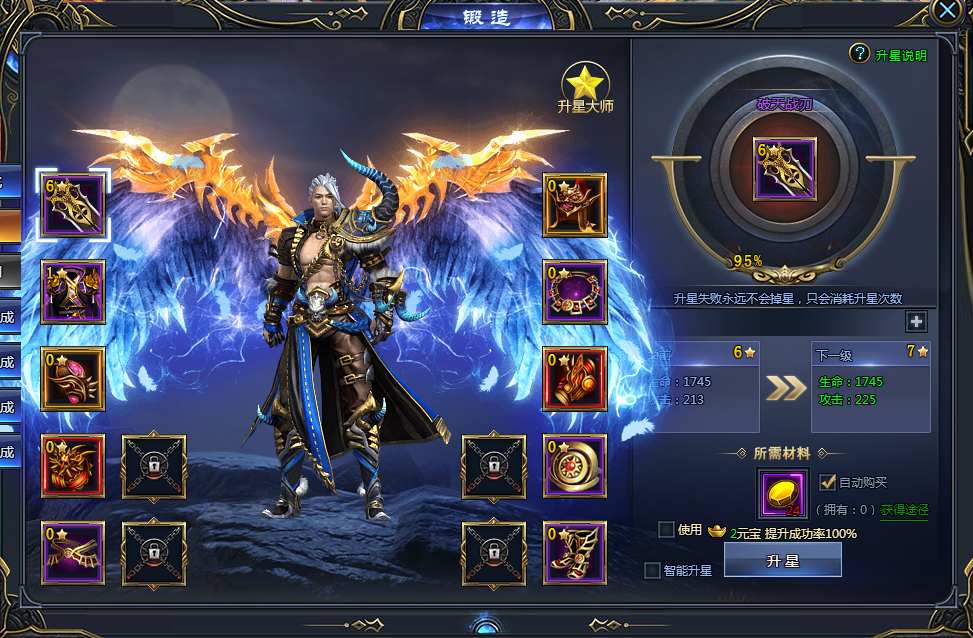
Task: Choose the purple belt equipment slot
Action: 73,553
